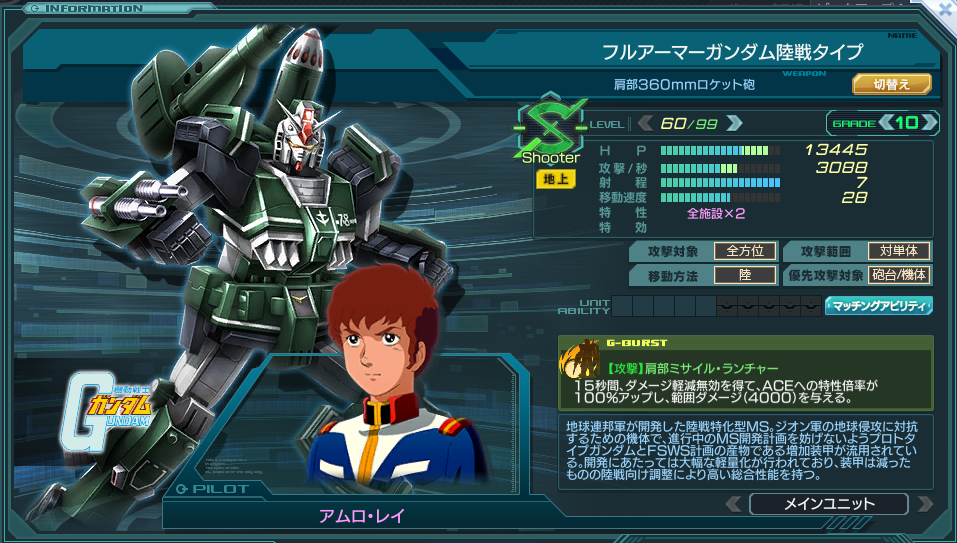Click the G-Burst skill icon
The image size is (957, 543).
[581, 364]
